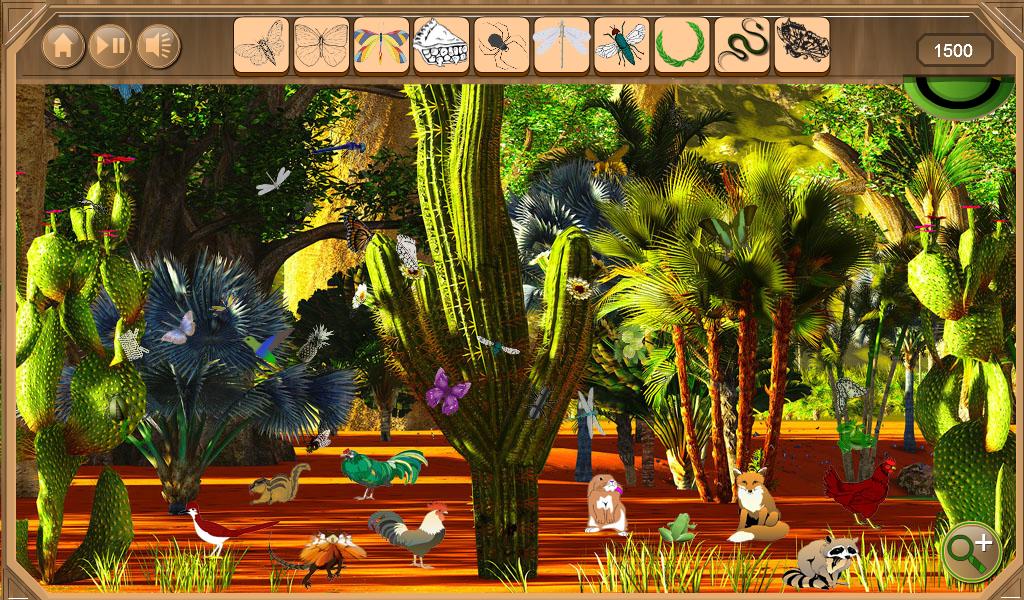Choose the black spider tile
Screen dimensions: 1024x600
(x=501, y=45)
